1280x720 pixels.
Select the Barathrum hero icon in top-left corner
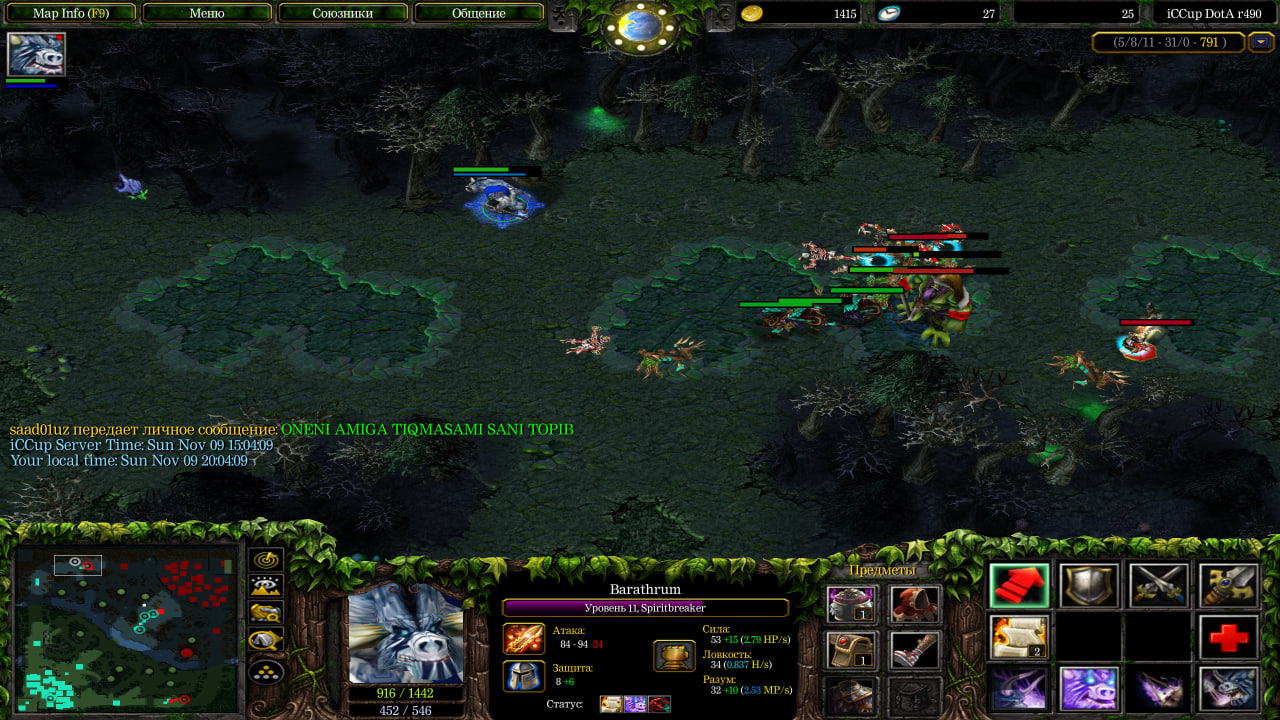(36, 54)
